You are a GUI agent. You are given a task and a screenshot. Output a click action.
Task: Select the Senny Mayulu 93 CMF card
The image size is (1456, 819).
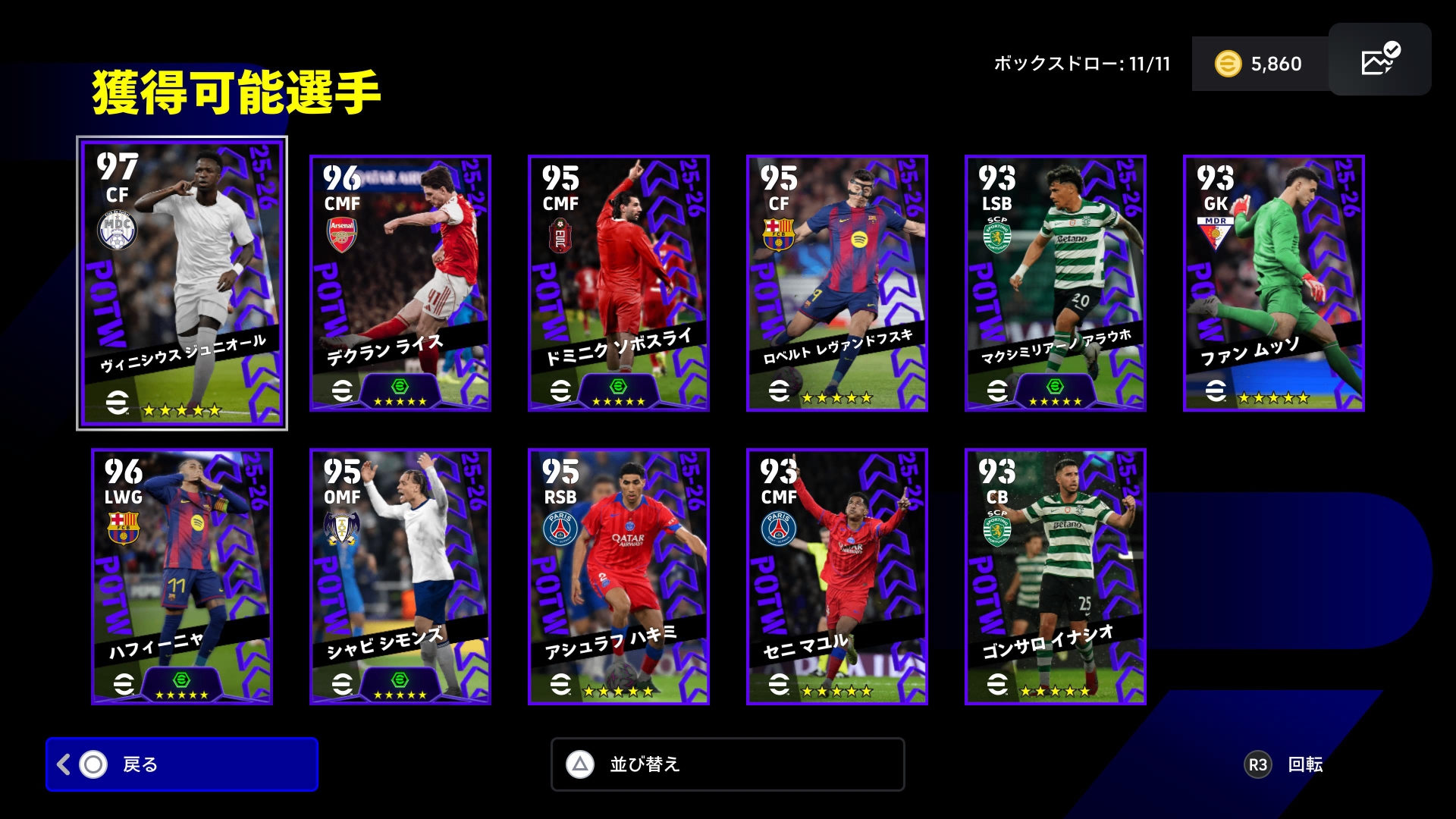836,576
